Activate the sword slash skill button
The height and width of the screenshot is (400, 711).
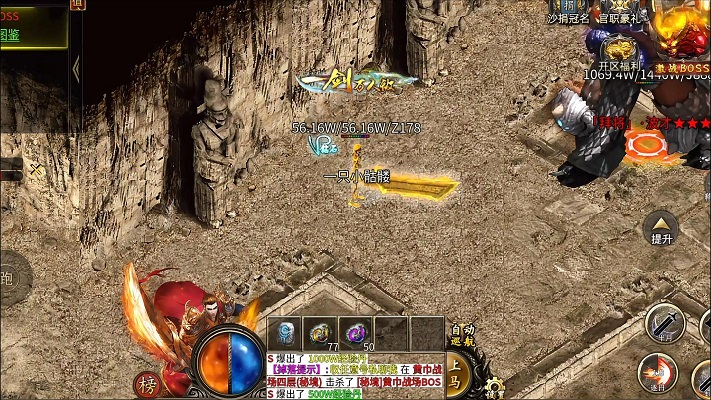tap(664, 323)
